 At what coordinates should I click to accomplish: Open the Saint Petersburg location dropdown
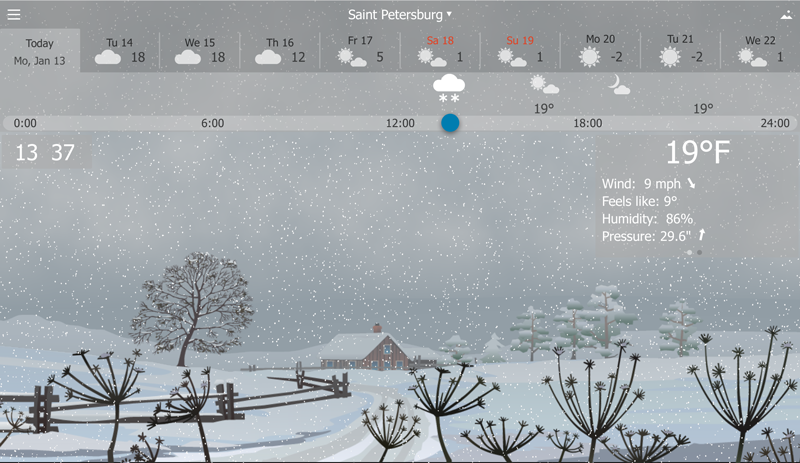coord(400,14)
